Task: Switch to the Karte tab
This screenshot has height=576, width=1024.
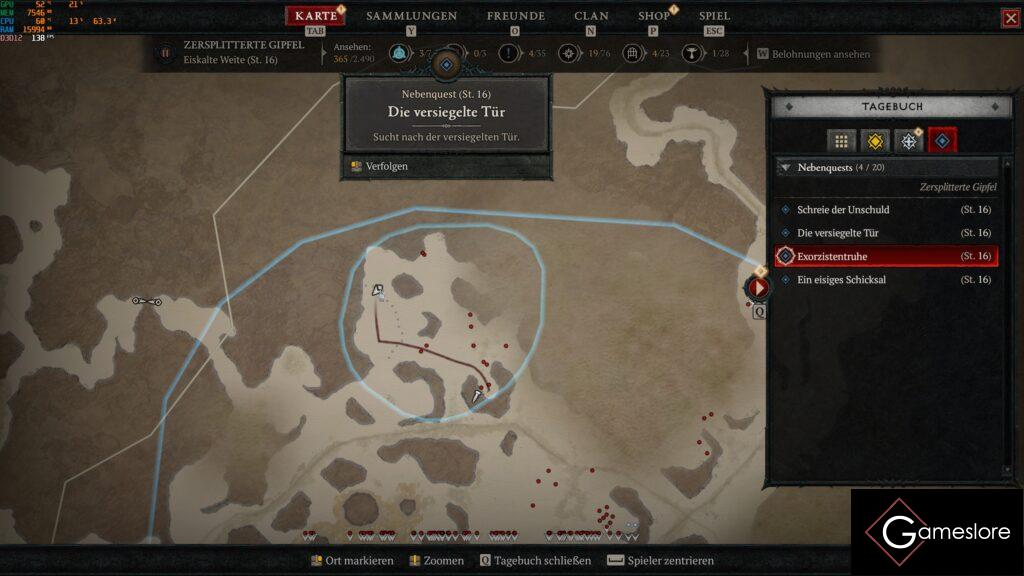Action: (x=316, y=16)
